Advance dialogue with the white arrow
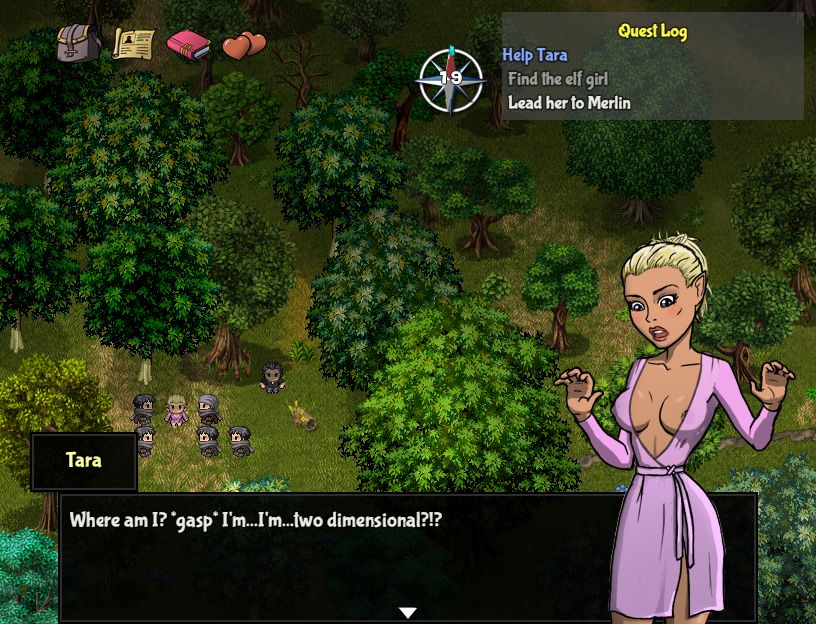 click(407, 612)
